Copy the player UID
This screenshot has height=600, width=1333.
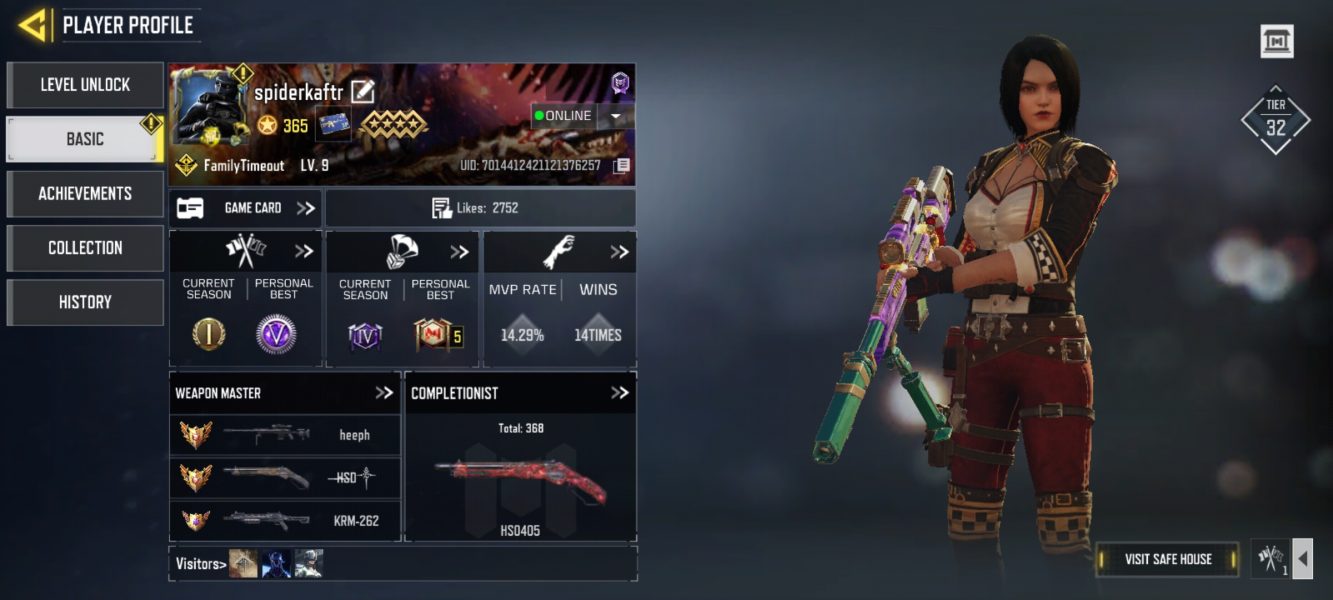621,165
